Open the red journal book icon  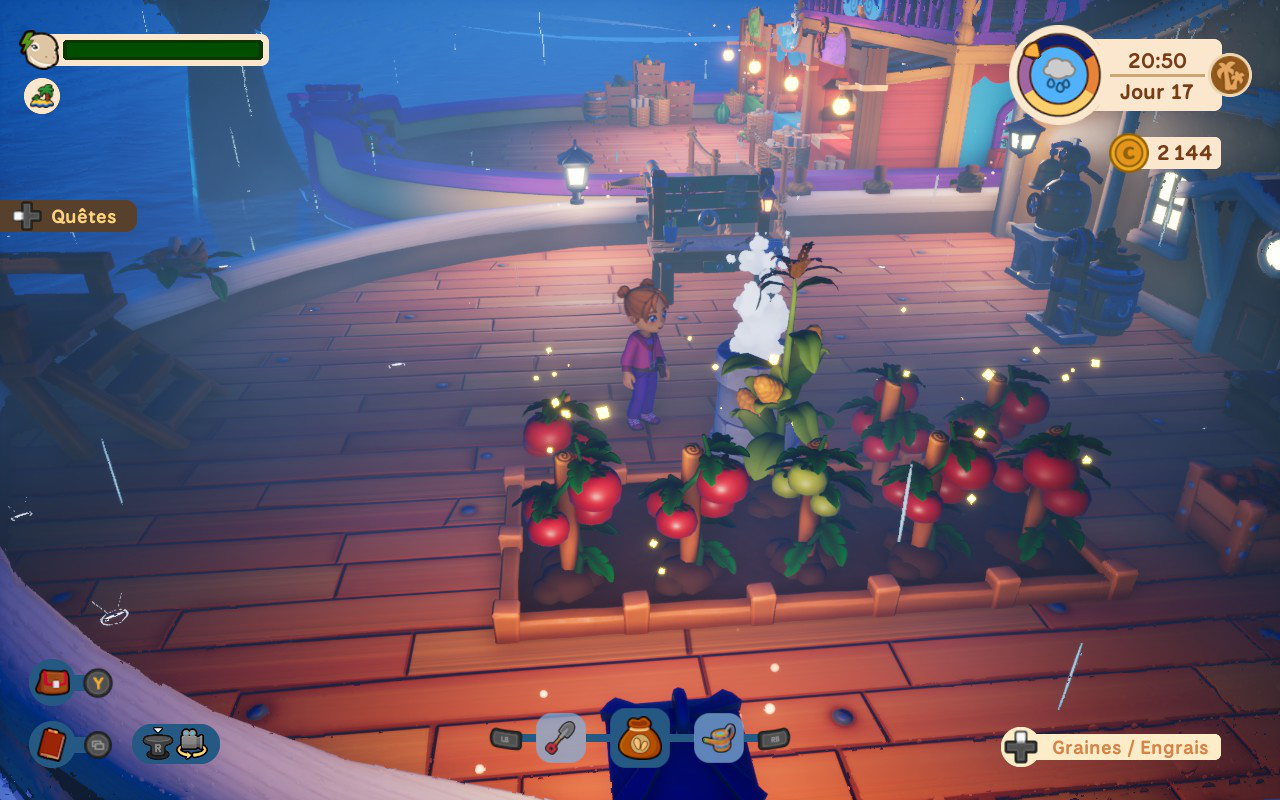tap(53, 744)
